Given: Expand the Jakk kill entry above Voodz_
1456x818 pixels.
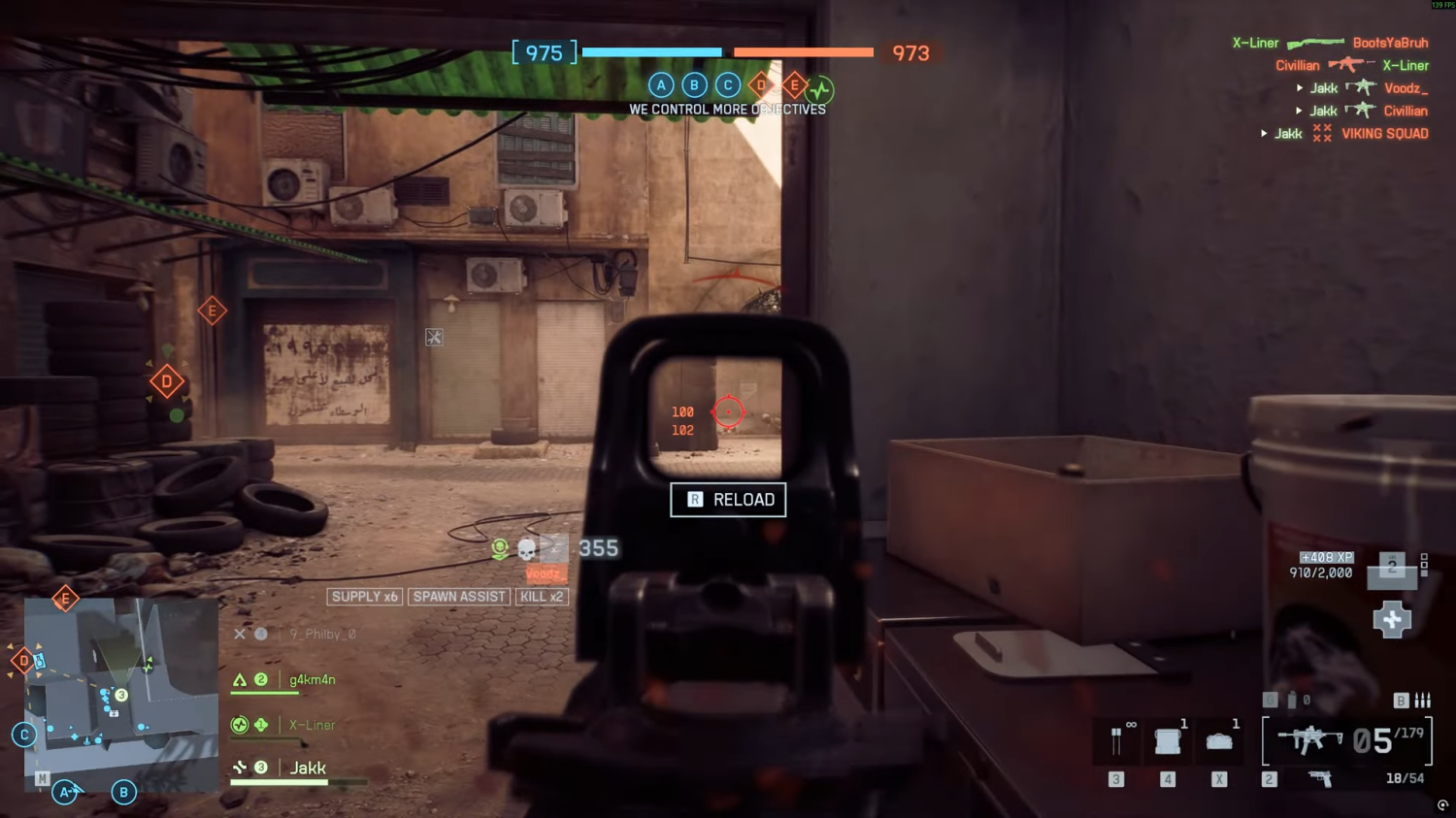Looking at the screenshot, I should [1300, 86].
